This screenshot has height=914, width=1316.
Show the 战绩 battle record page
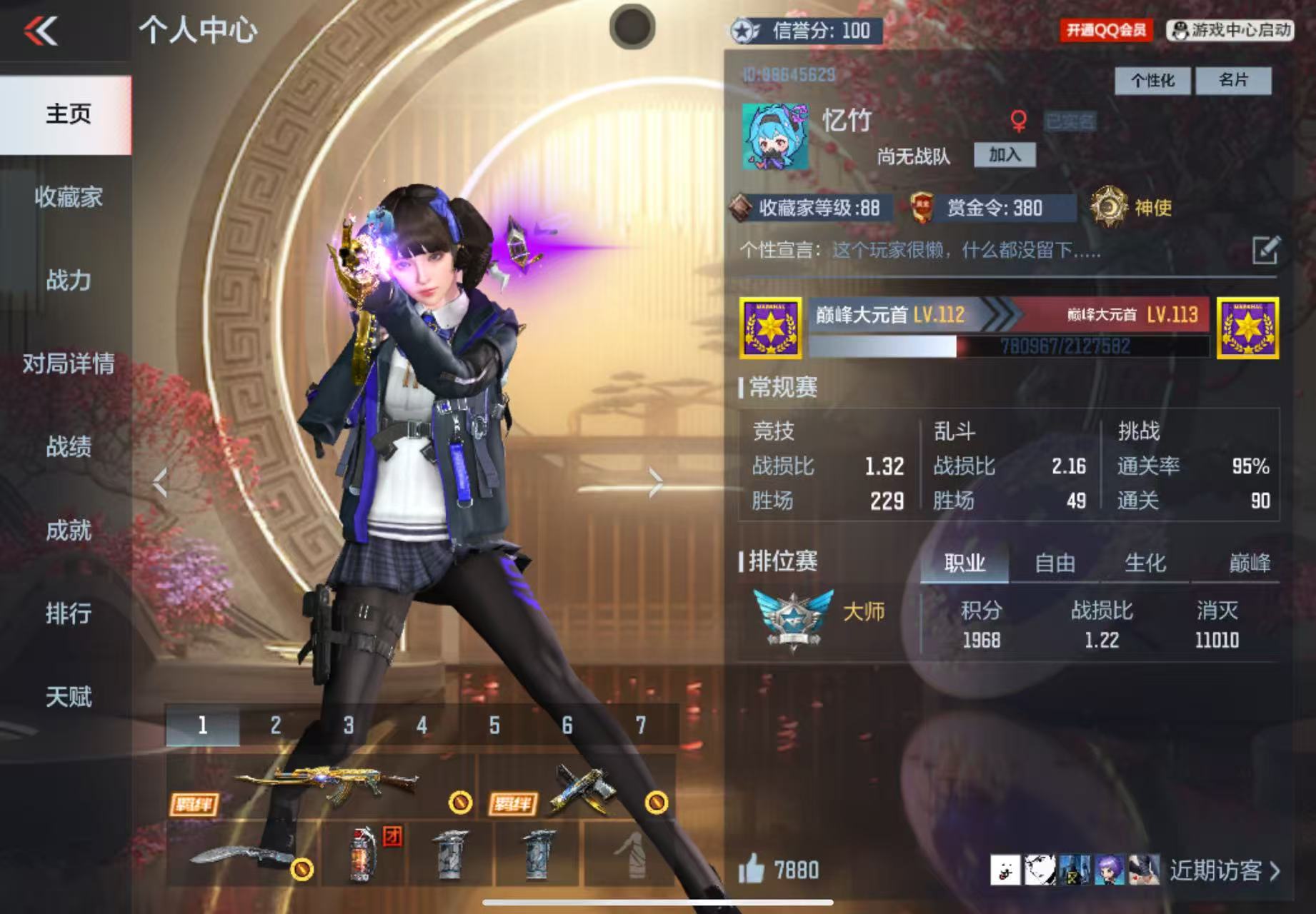(x=68, y=447)
